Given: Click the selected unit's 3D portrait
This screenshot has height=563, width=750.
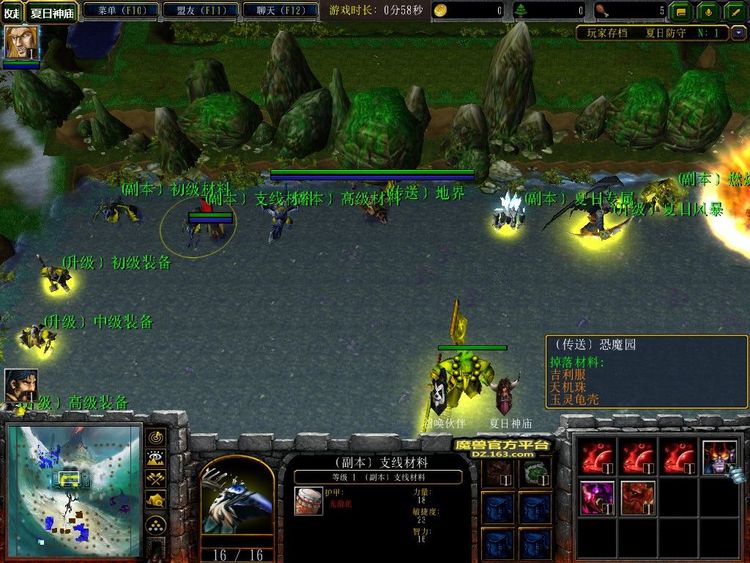Looking at the screenshot, I should 236,501.
